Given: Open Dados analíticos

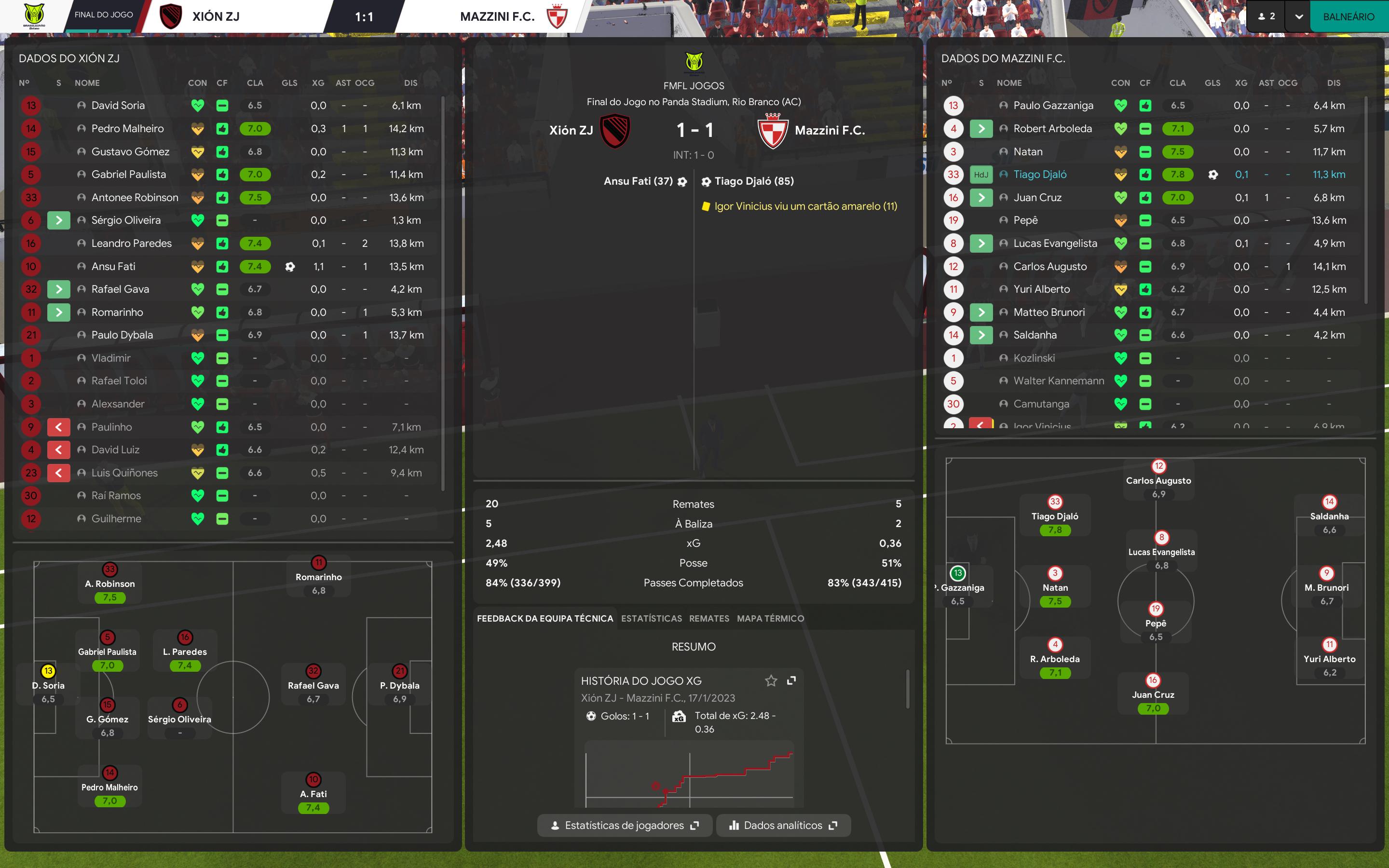Looking at the screenshot, I should [783, 825].
